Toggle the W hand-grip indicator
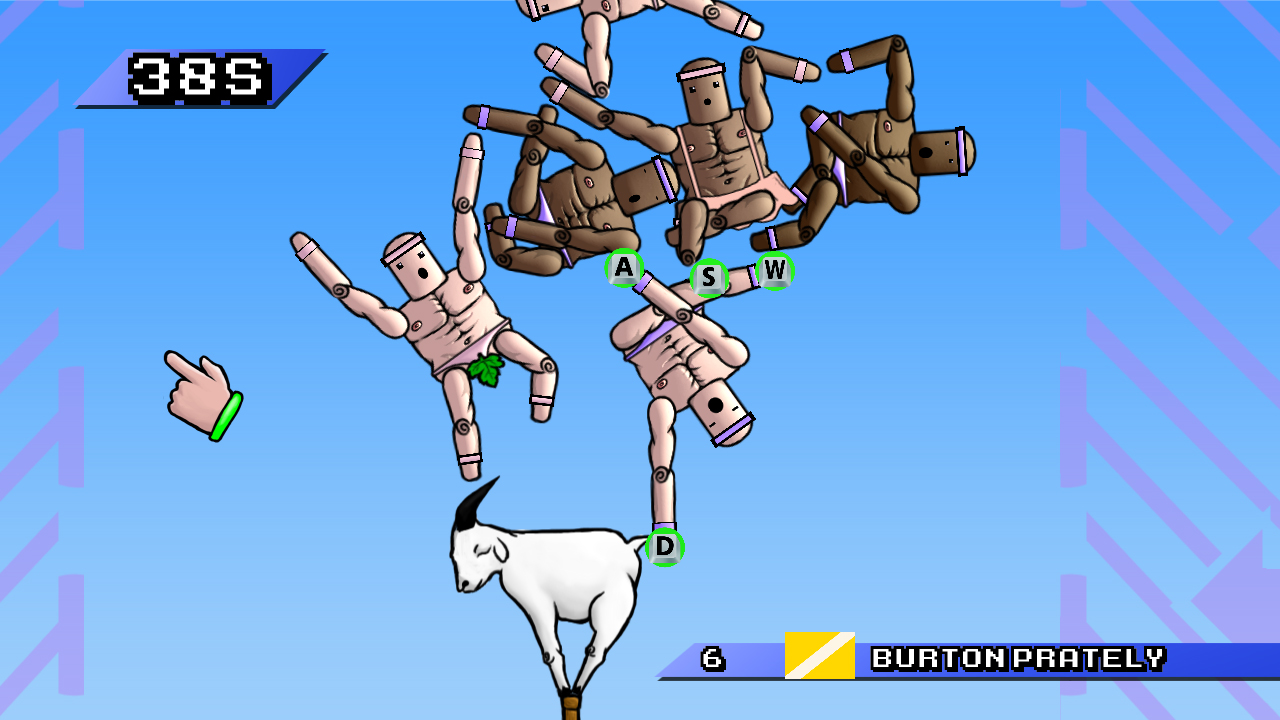The height and width of the screenshot is (720, 1280). click(775, 269)
